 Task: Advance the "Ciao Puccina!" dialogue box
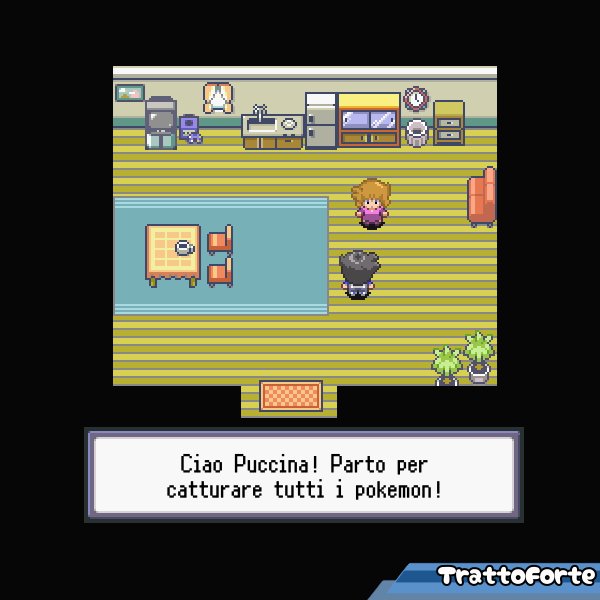(304, 476)
